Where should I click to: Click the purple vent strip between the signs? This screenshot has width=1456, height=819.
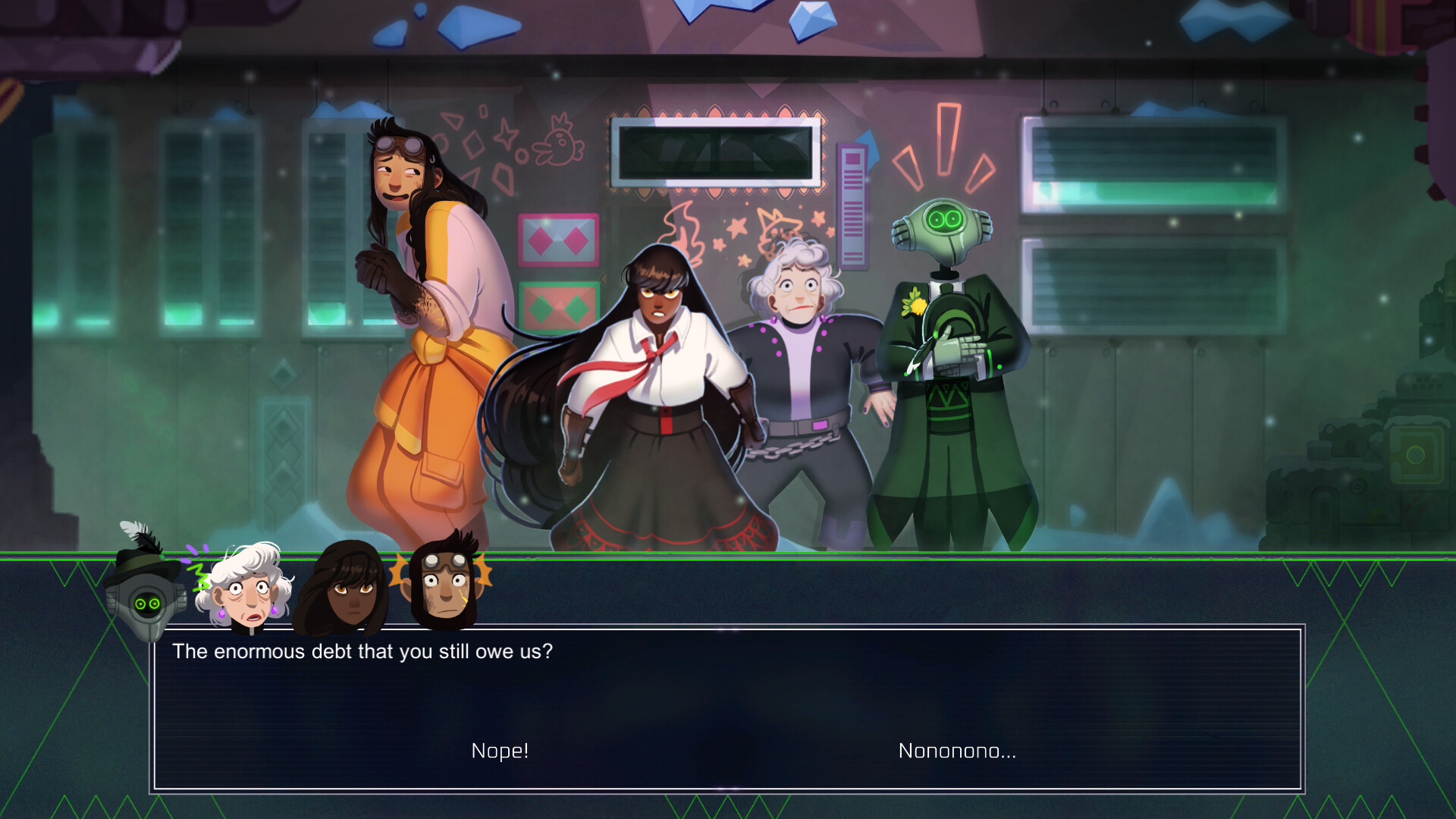click(x=853, y=205)
